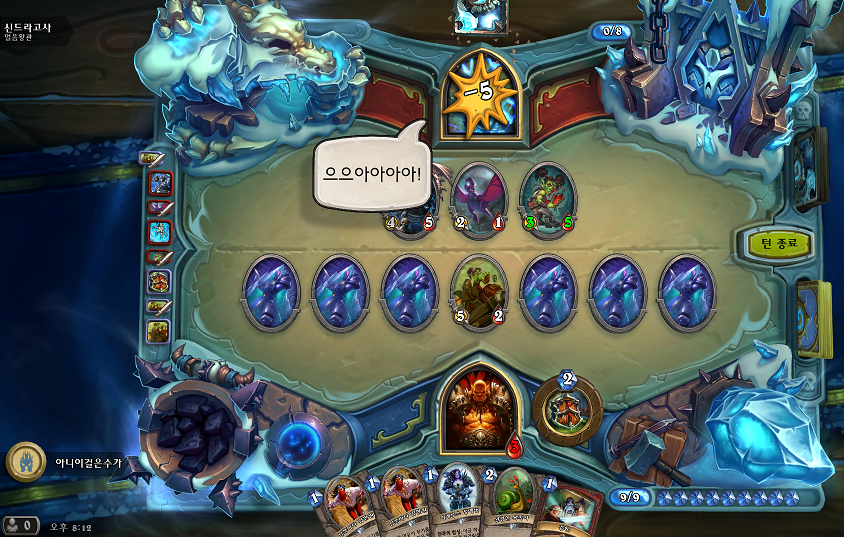Select the red-bordered spell card in hand
The height and width of the screenshot is (537, 844).
(x=570, y=508)
